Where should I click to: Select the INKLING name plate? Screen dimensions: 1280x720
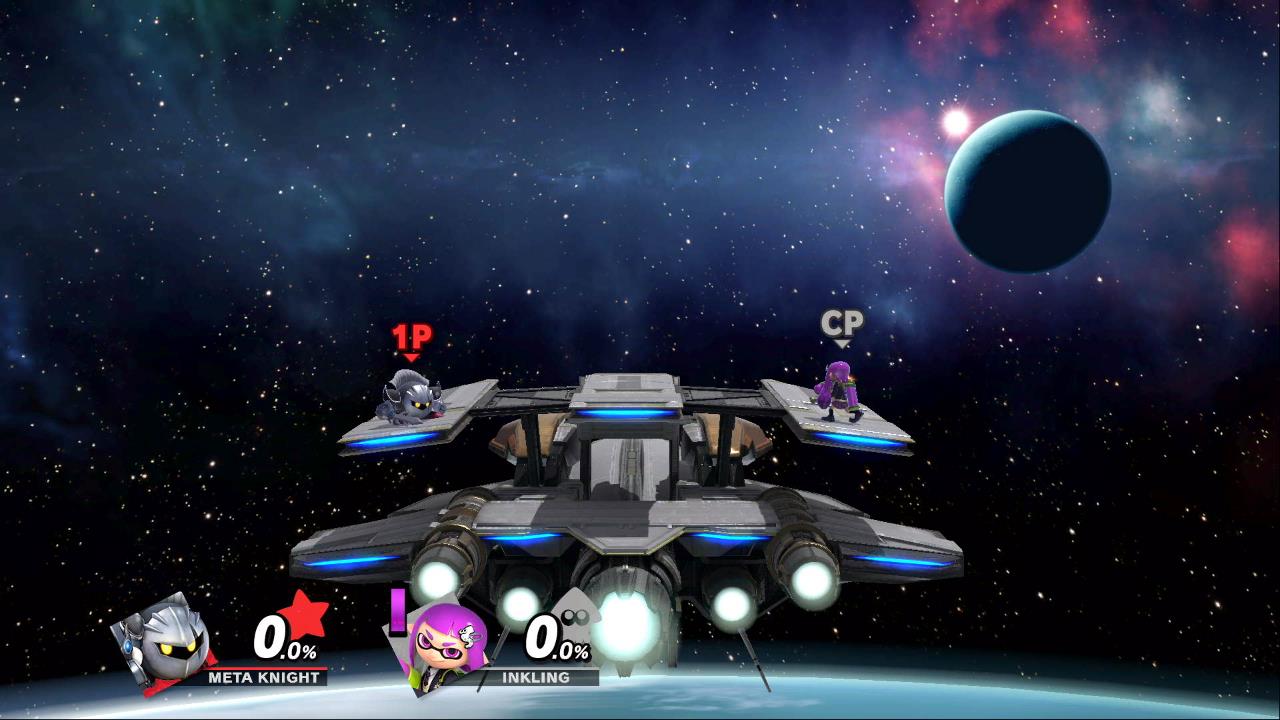(x=536, y=677)
